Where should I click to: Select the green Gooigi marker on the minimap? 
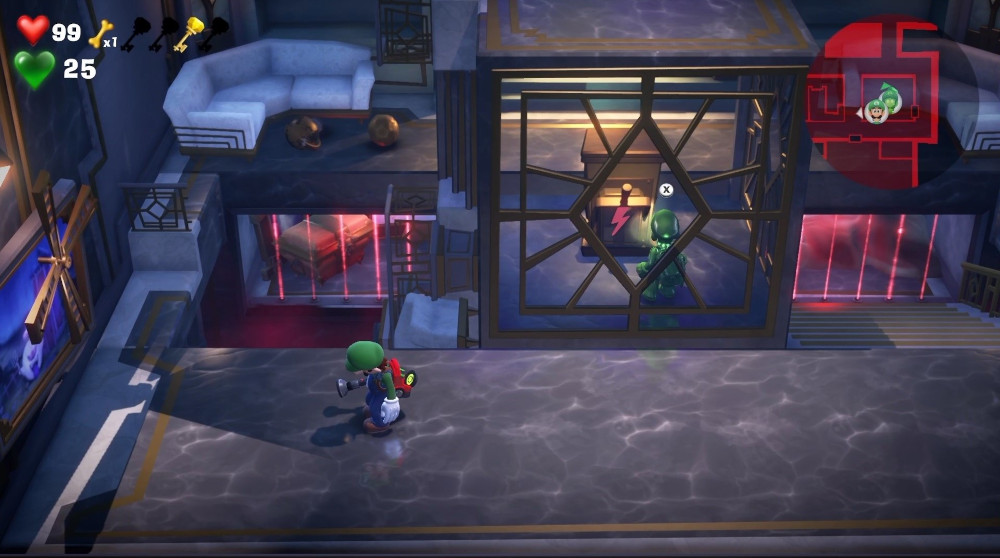click(x=888, y=95)
